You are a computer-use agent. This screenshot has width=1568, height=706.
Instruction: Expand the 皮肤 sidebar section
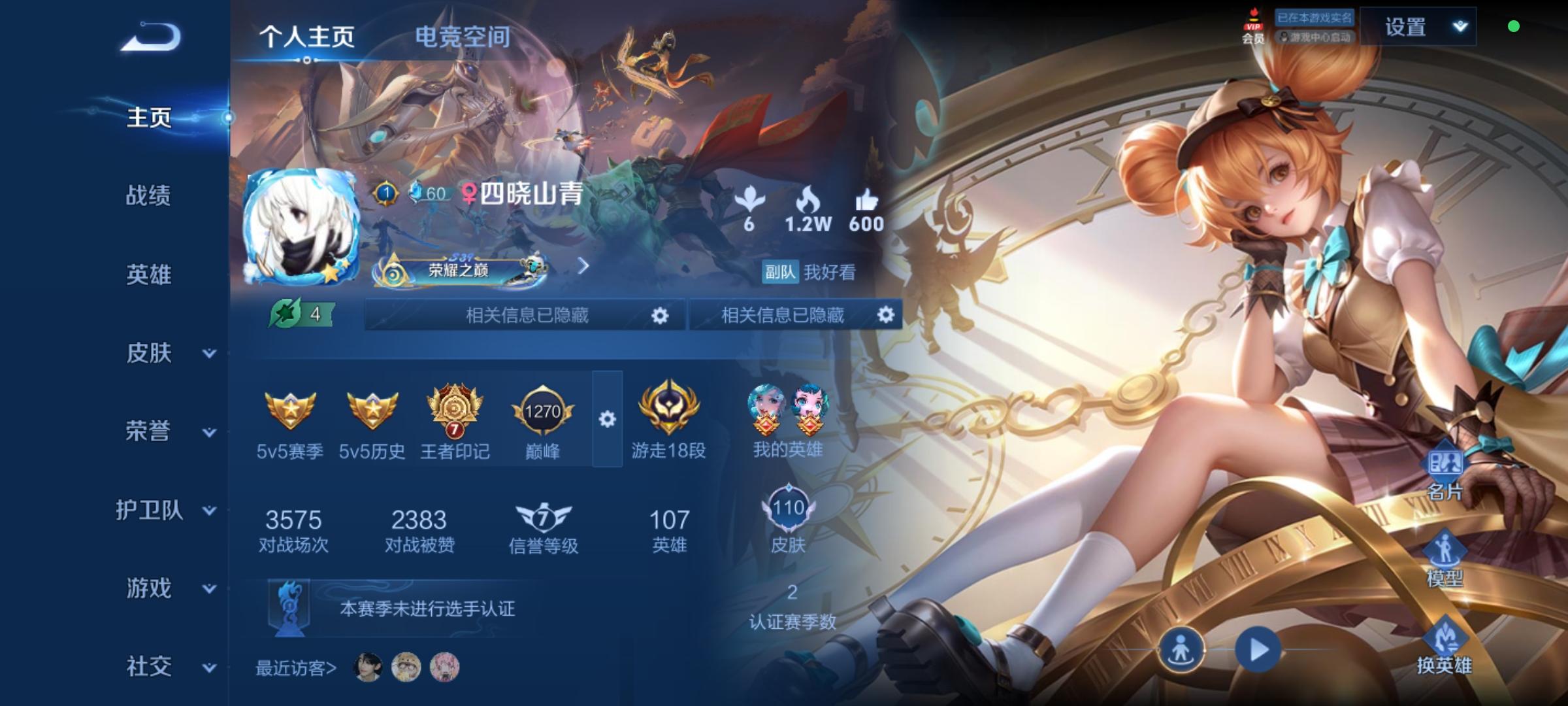148,354
